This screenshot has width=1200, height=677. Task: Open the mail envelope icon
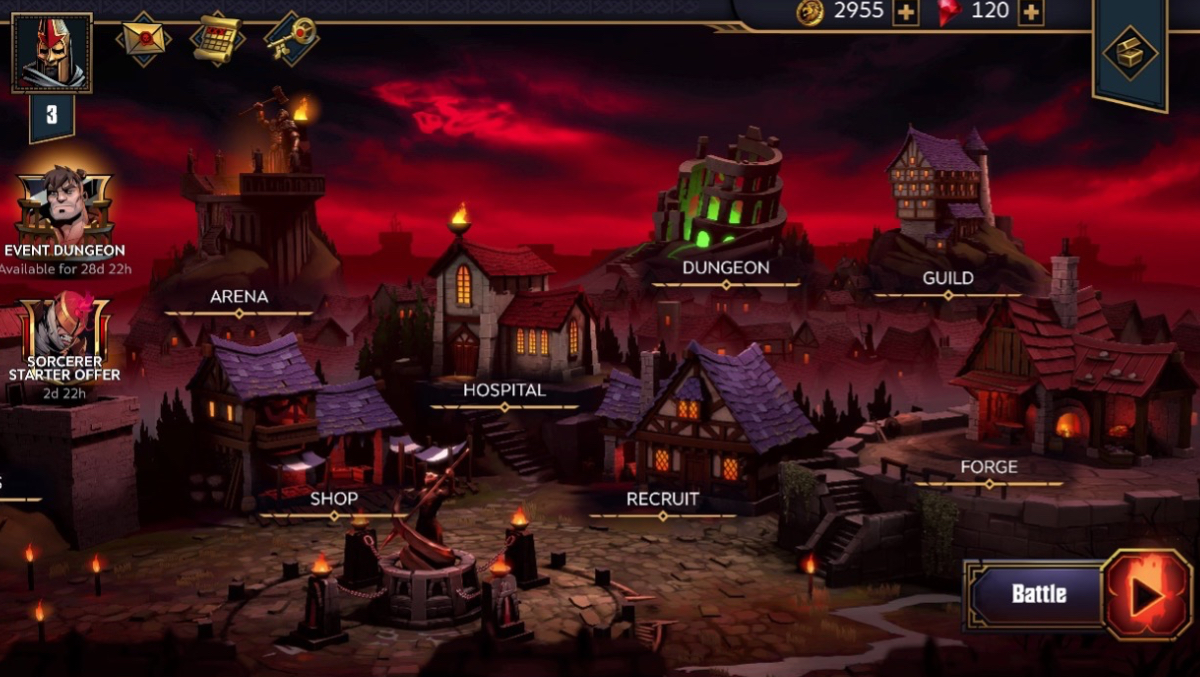point(143,40)
